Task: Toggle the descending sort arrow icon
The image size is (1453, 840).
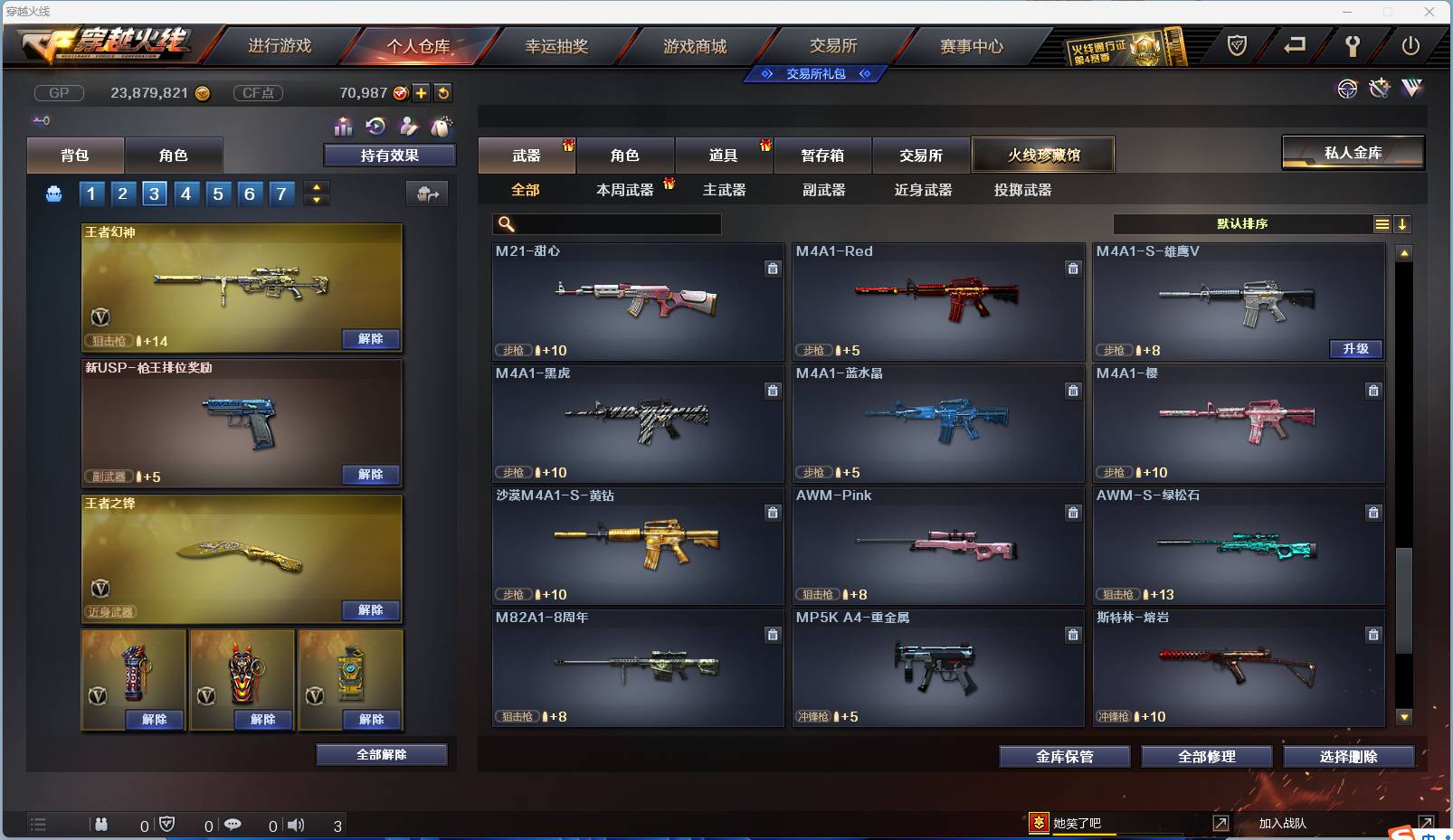Action: (x=1404, y=224)
